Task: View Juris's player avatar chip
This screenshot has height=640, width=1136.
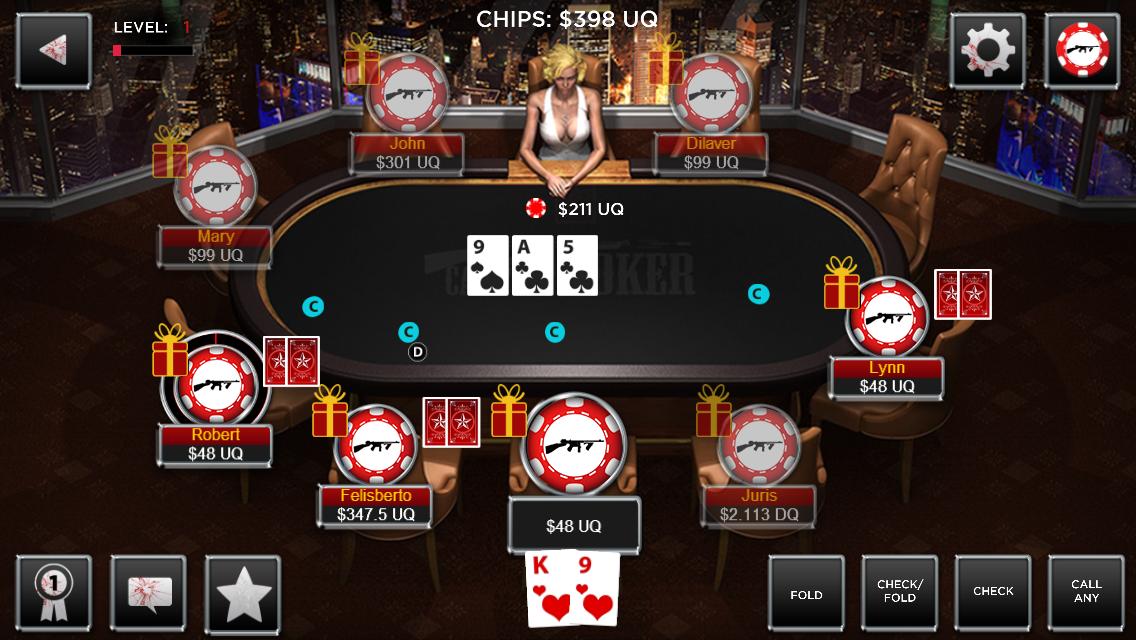Action: click(x=759, y=445)
